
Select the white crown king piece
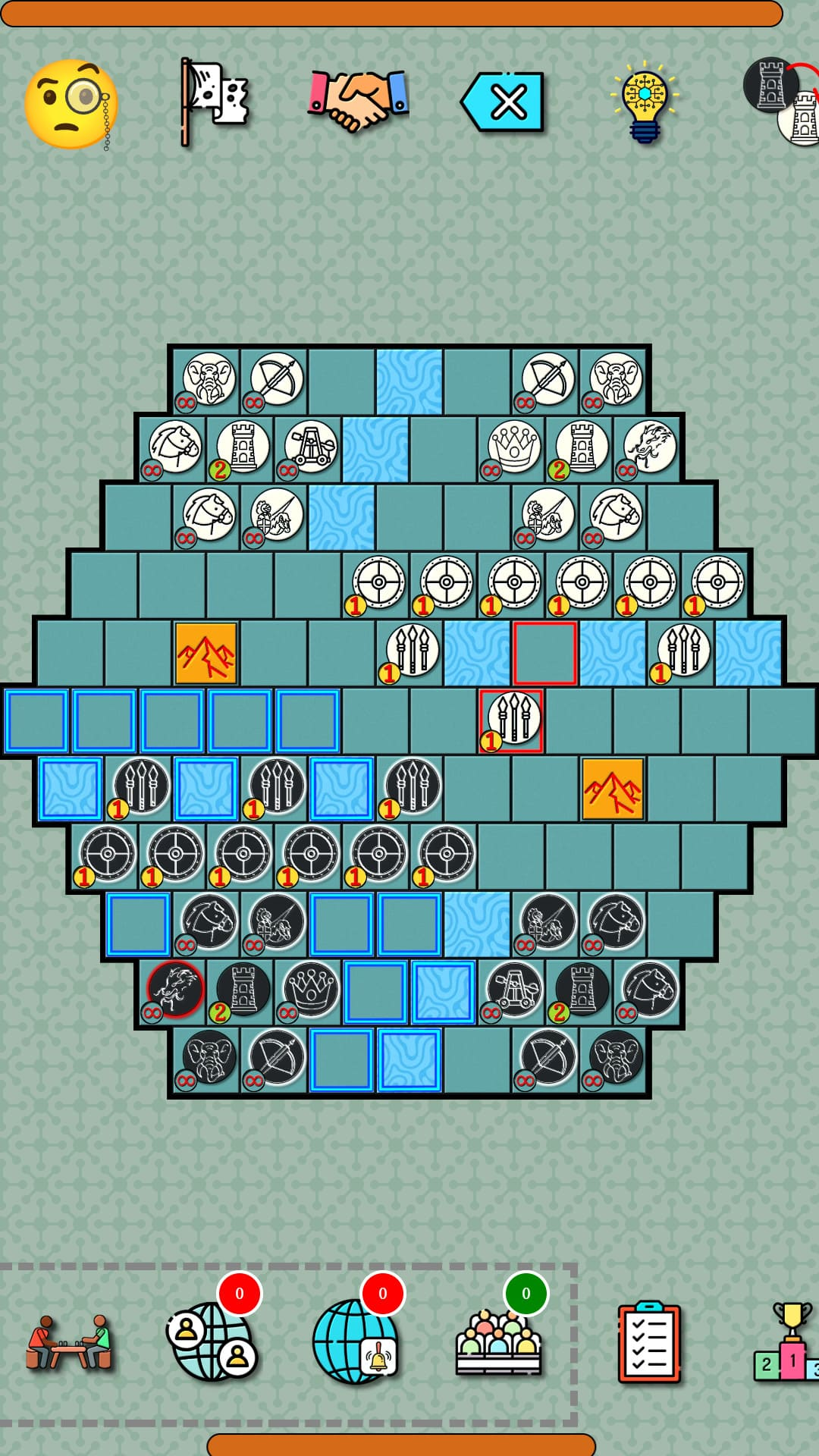pyautogui.click(x=514, y=447)
